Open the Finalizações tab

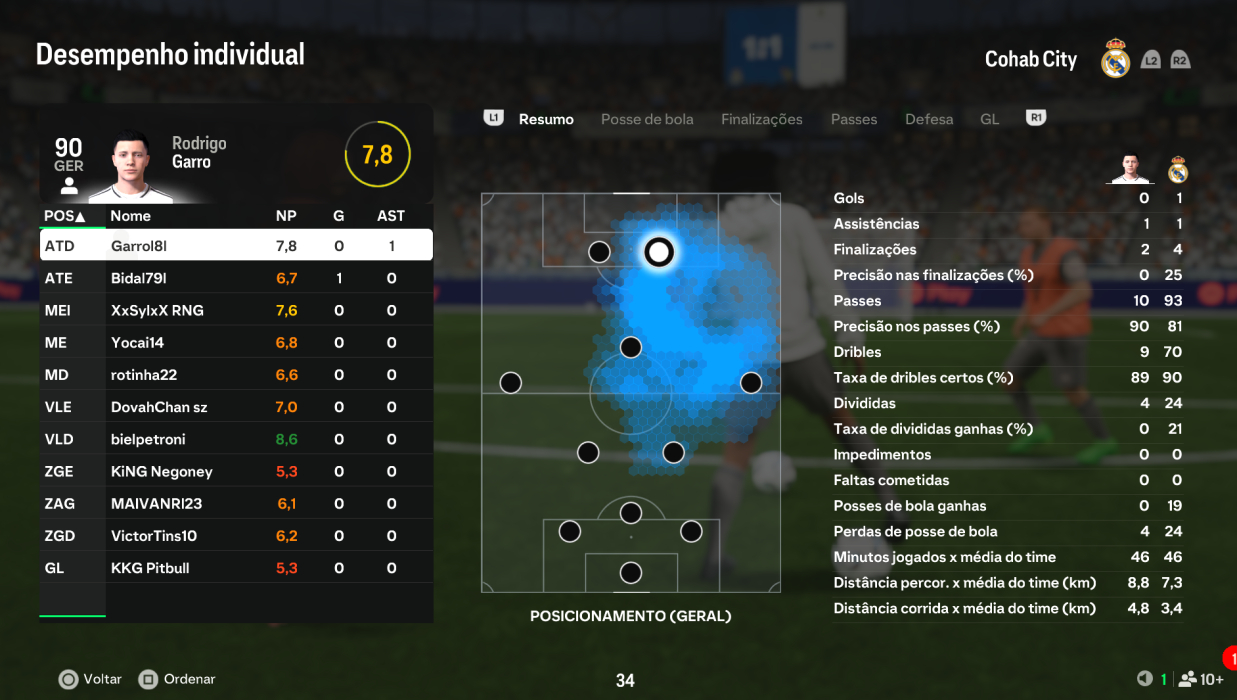[x=761, y=119]
